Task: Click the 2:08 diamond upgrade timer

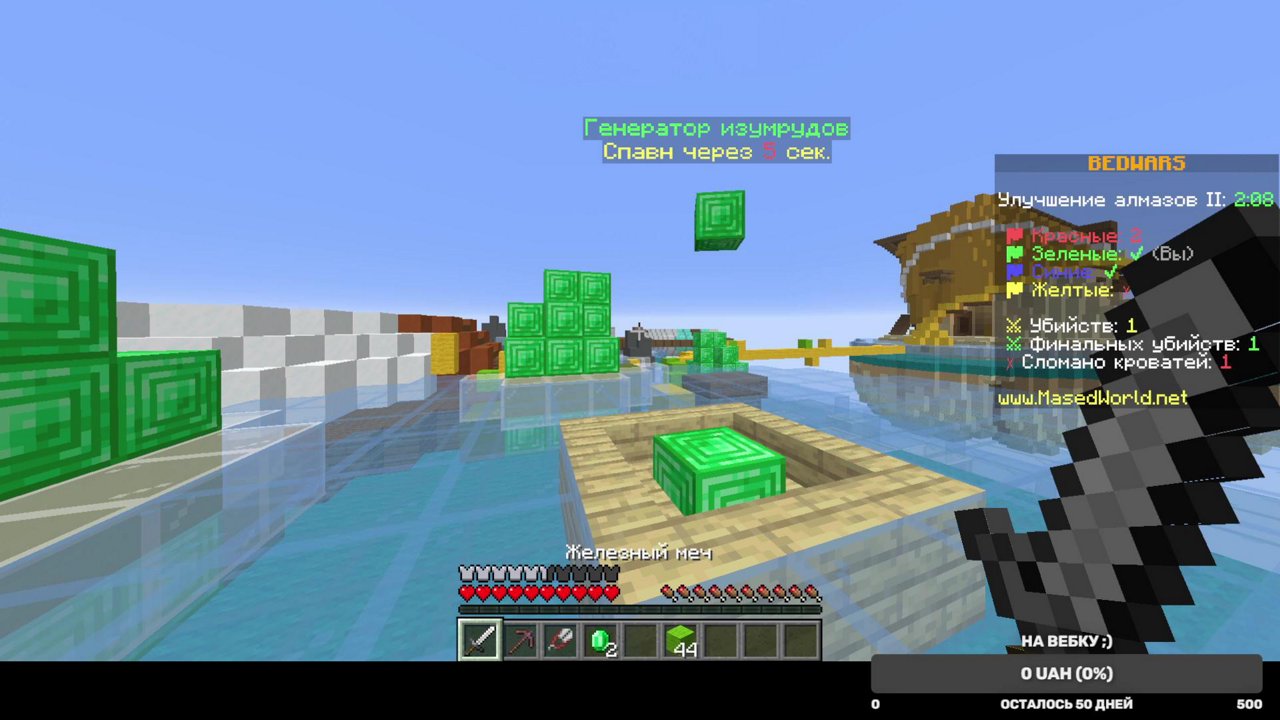Action: 1252,199
